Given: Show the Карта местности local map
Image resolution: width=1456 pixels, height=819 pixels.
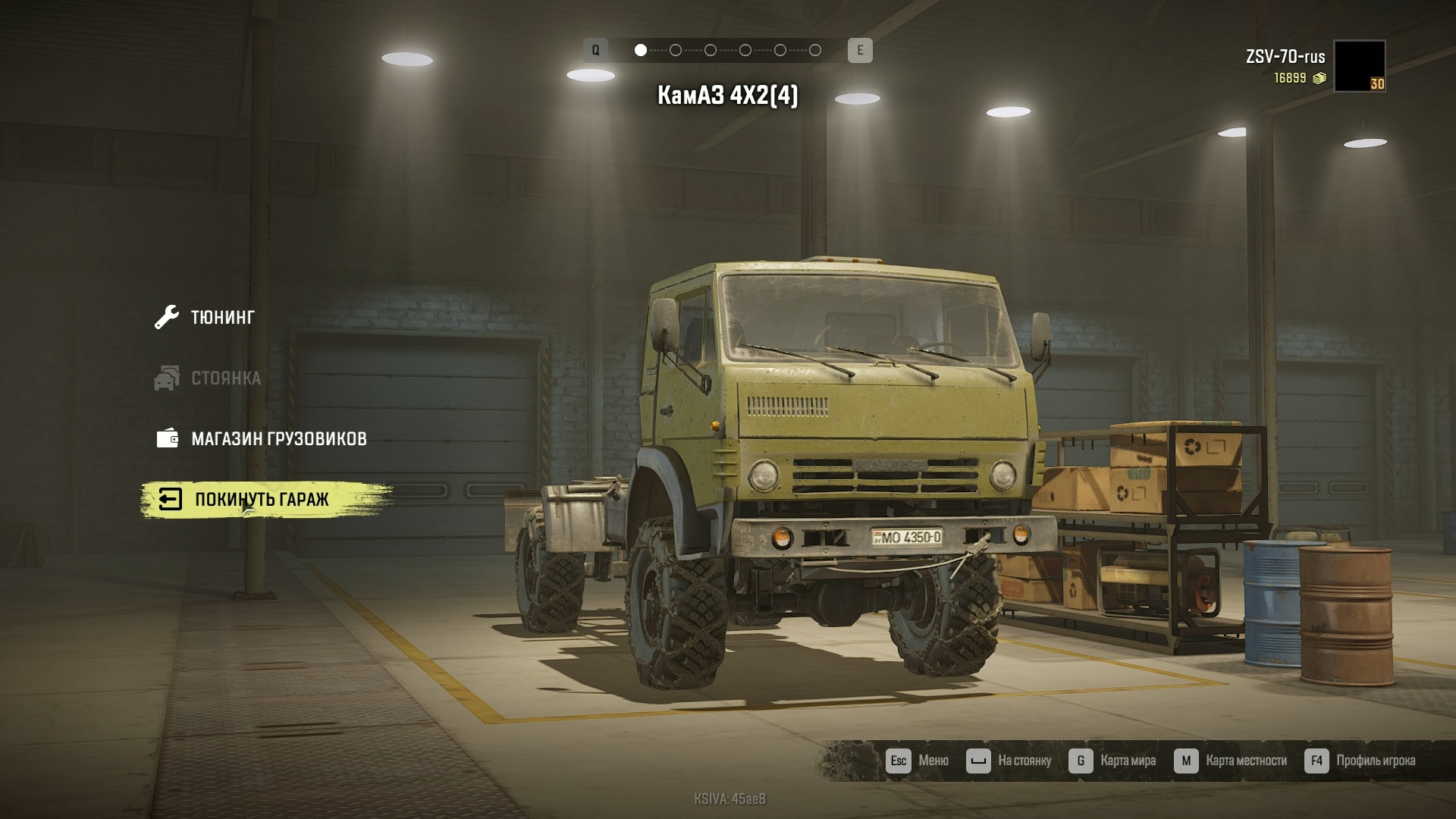Looking at the screenshot, I should [x=1231, y=761].
